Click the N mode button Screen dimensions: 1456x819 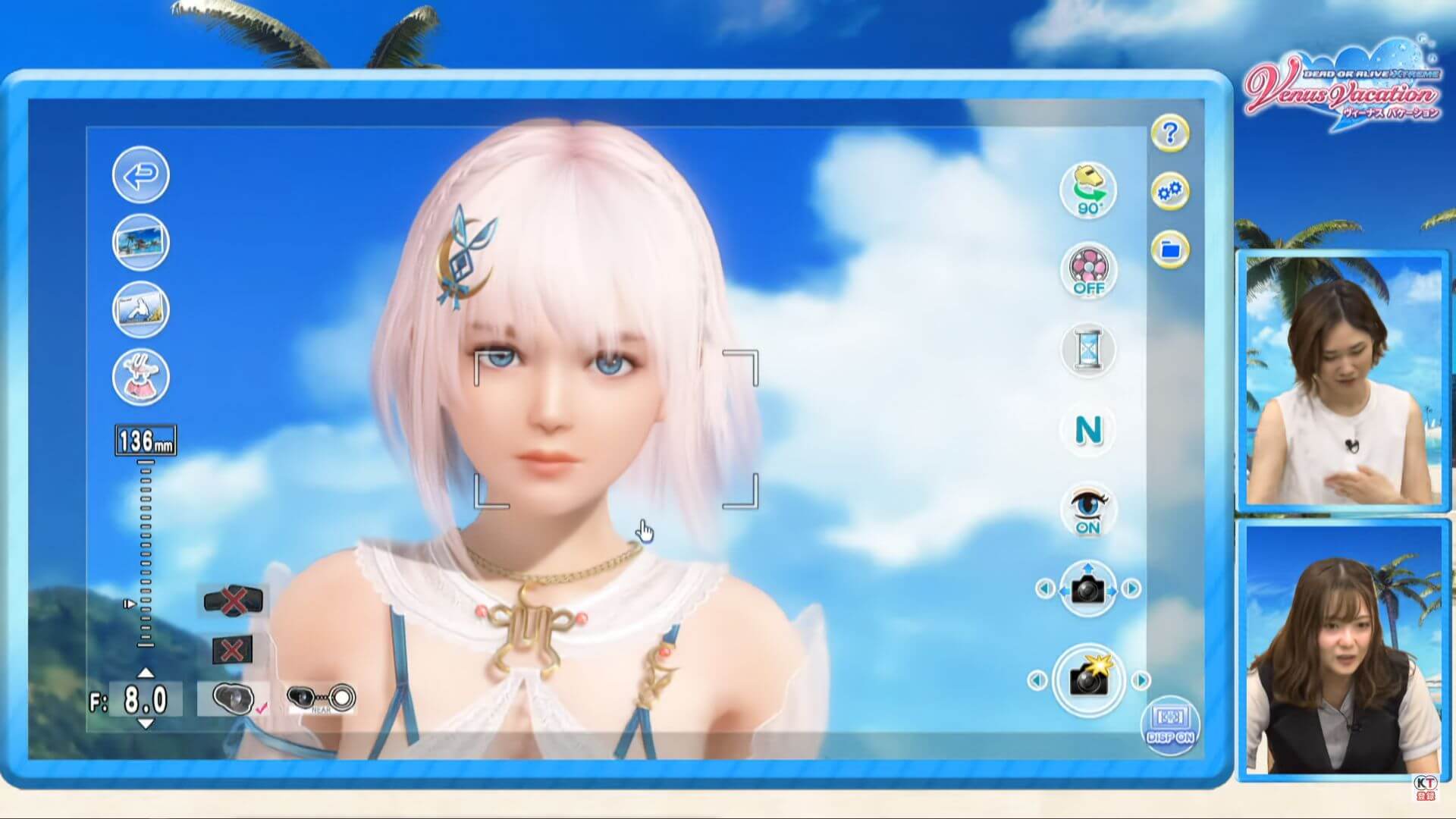point(1088,431)
